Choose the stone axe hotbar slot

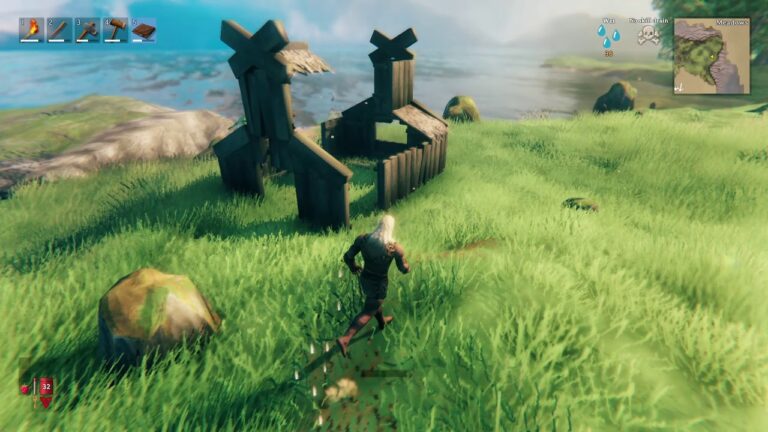tap(88, 30)
